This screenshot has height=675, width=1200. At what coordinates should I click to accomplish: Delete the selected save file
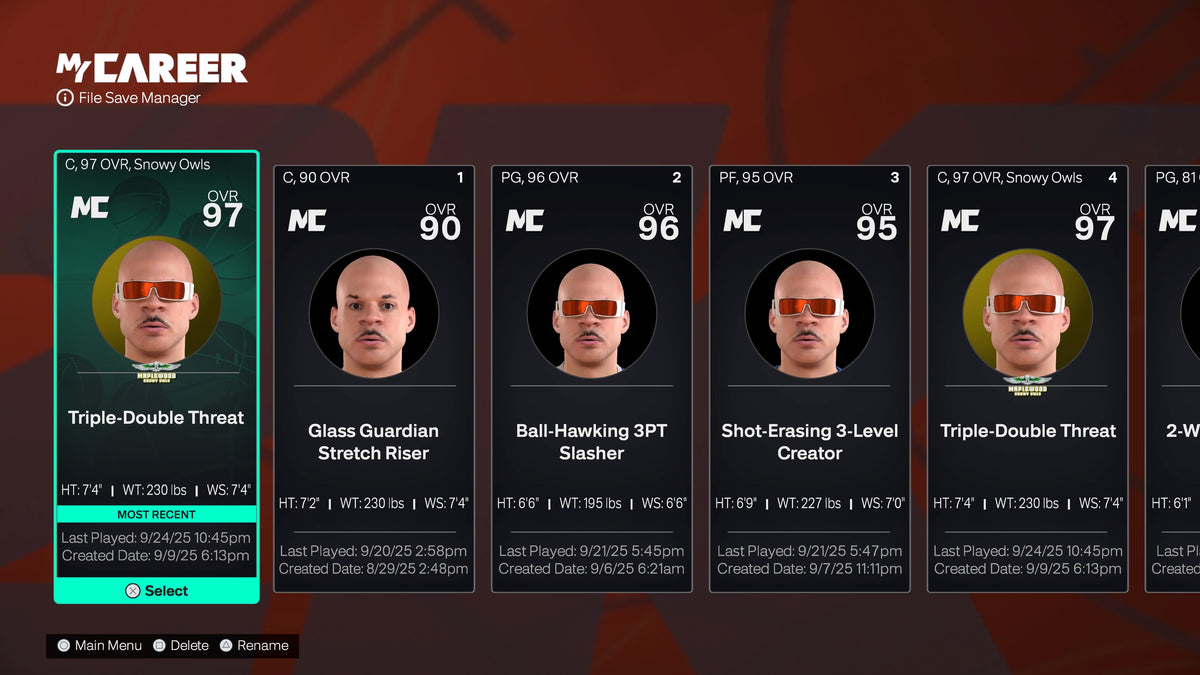point(181,646)
